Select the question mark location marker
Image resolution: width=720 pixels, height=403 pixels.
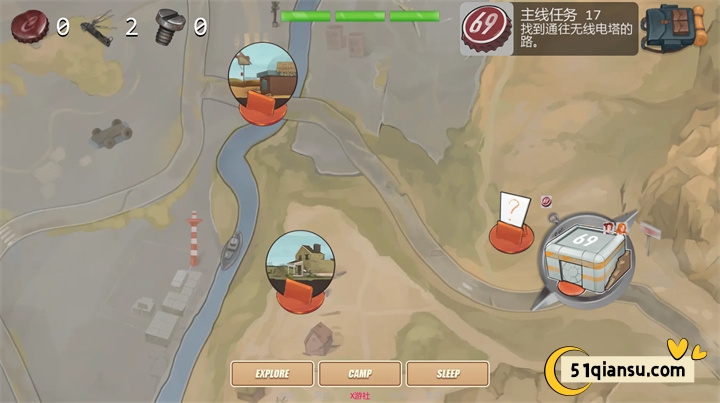click(512, 222)
